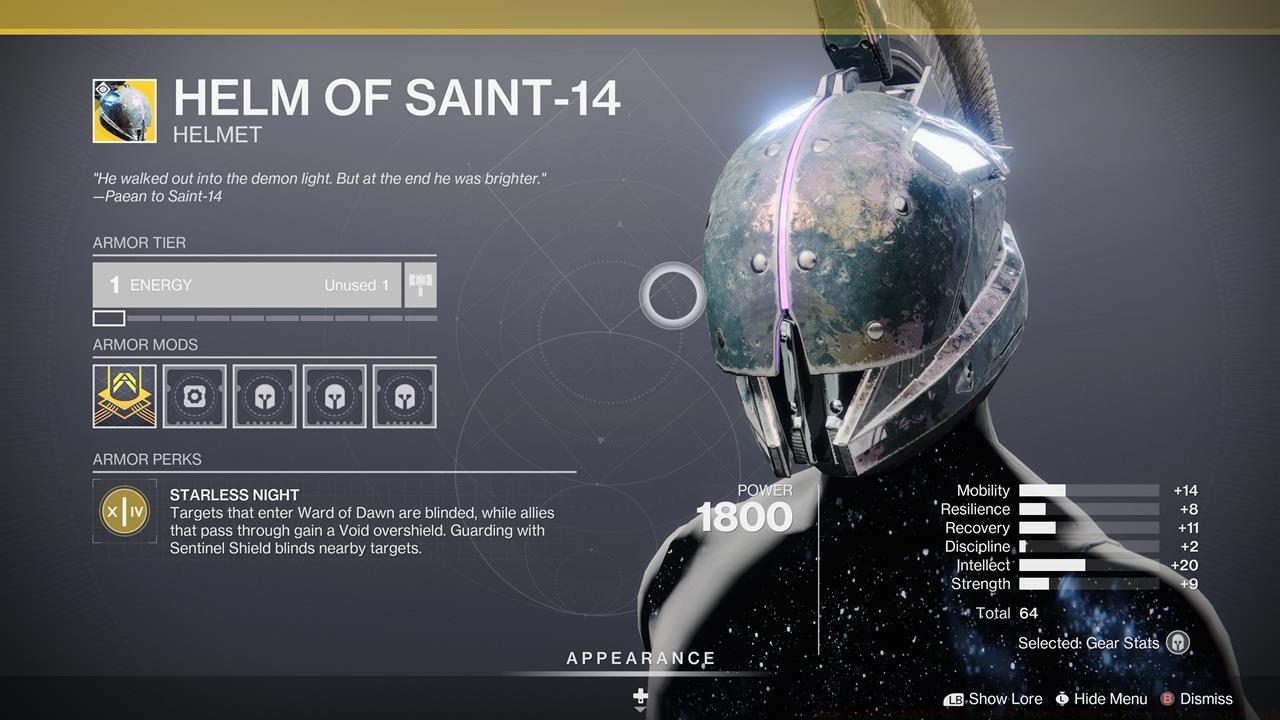Open the first helmet armor mod slot
The image size is (1280, 720).
click(264, 396)
